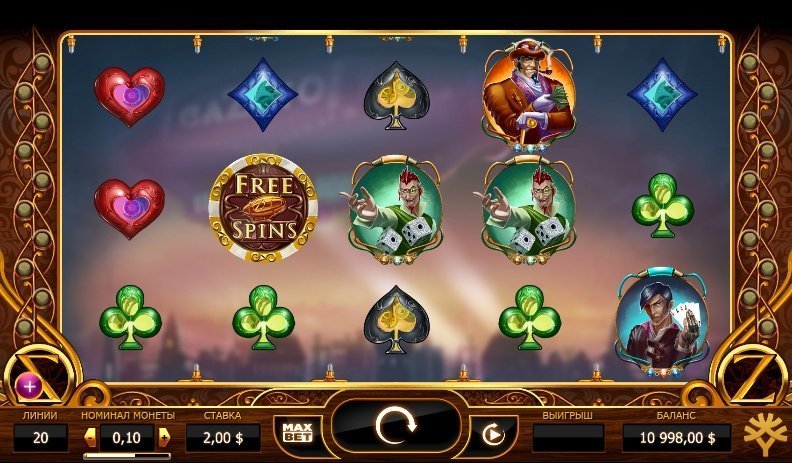Increase the coin value with right arrow
Viewport: 792px width, 463px height.
click(x=165, y=437)
